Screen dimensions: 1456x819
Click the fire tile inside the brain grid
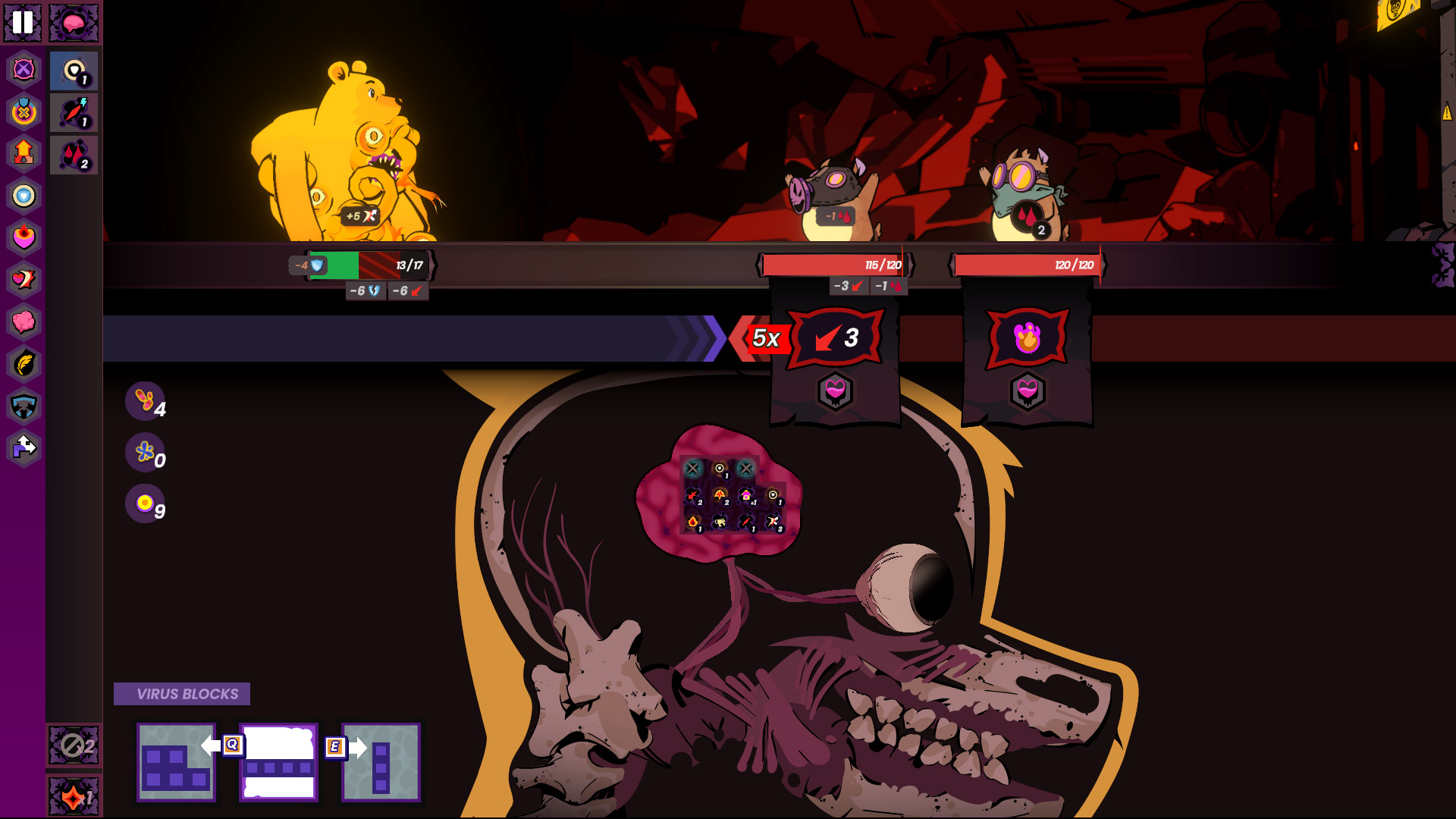point(693,522)
